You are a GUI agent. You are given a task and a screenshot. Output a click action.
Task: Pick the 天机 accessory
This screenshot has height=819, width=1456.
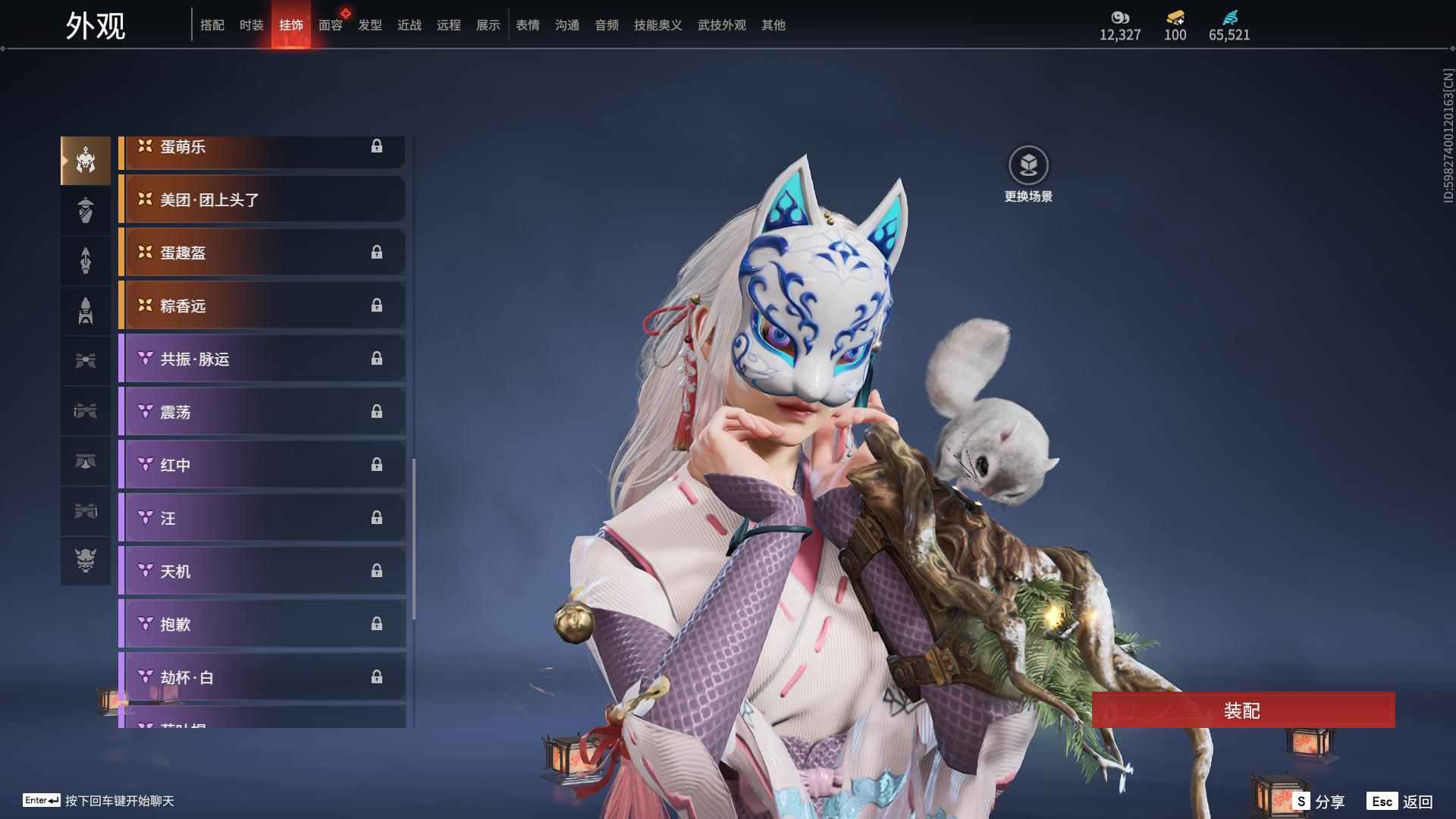pos(262,571)
